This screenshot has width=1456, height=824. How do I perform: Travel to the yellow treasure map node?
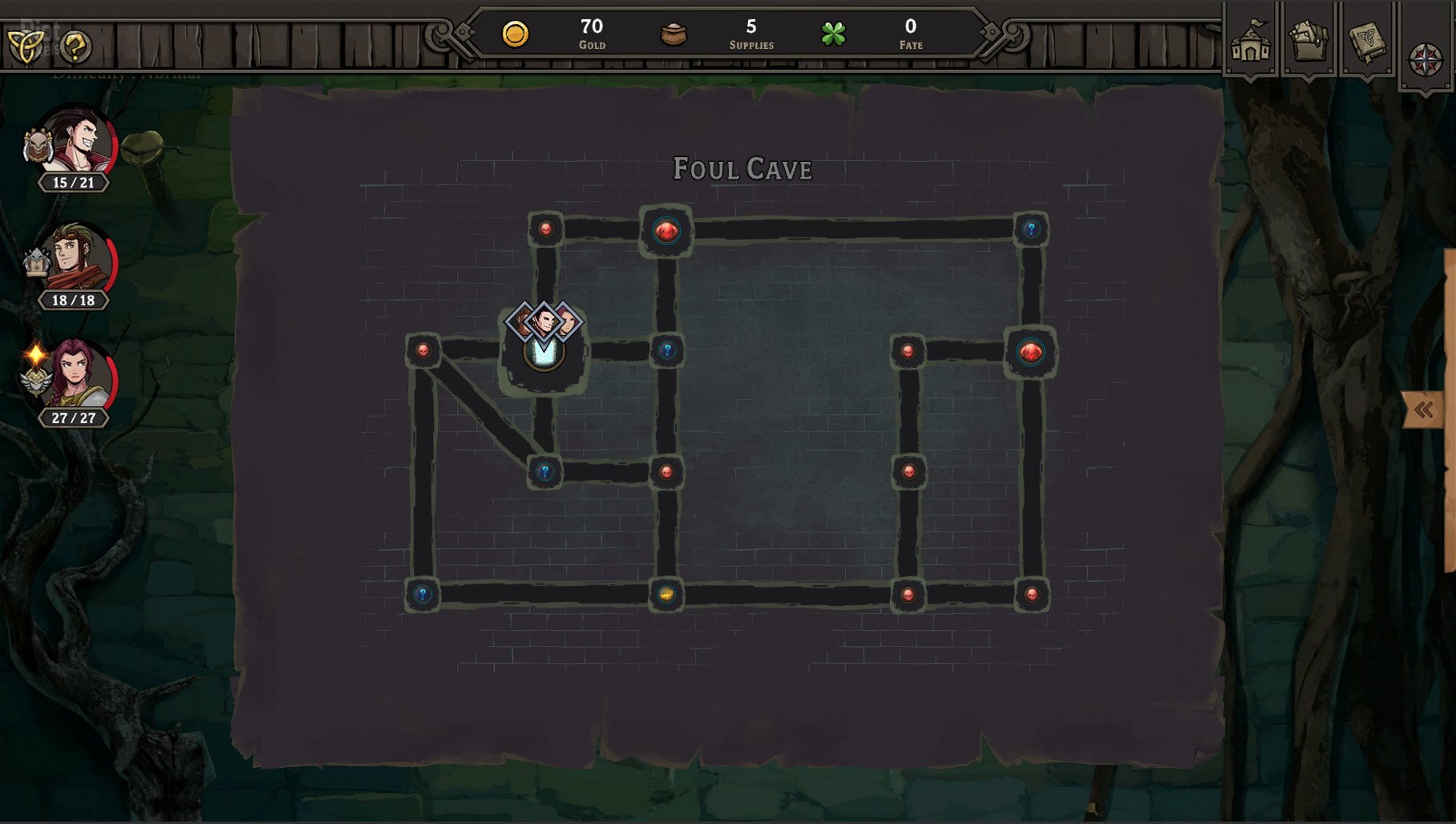(x=666, y=594)
